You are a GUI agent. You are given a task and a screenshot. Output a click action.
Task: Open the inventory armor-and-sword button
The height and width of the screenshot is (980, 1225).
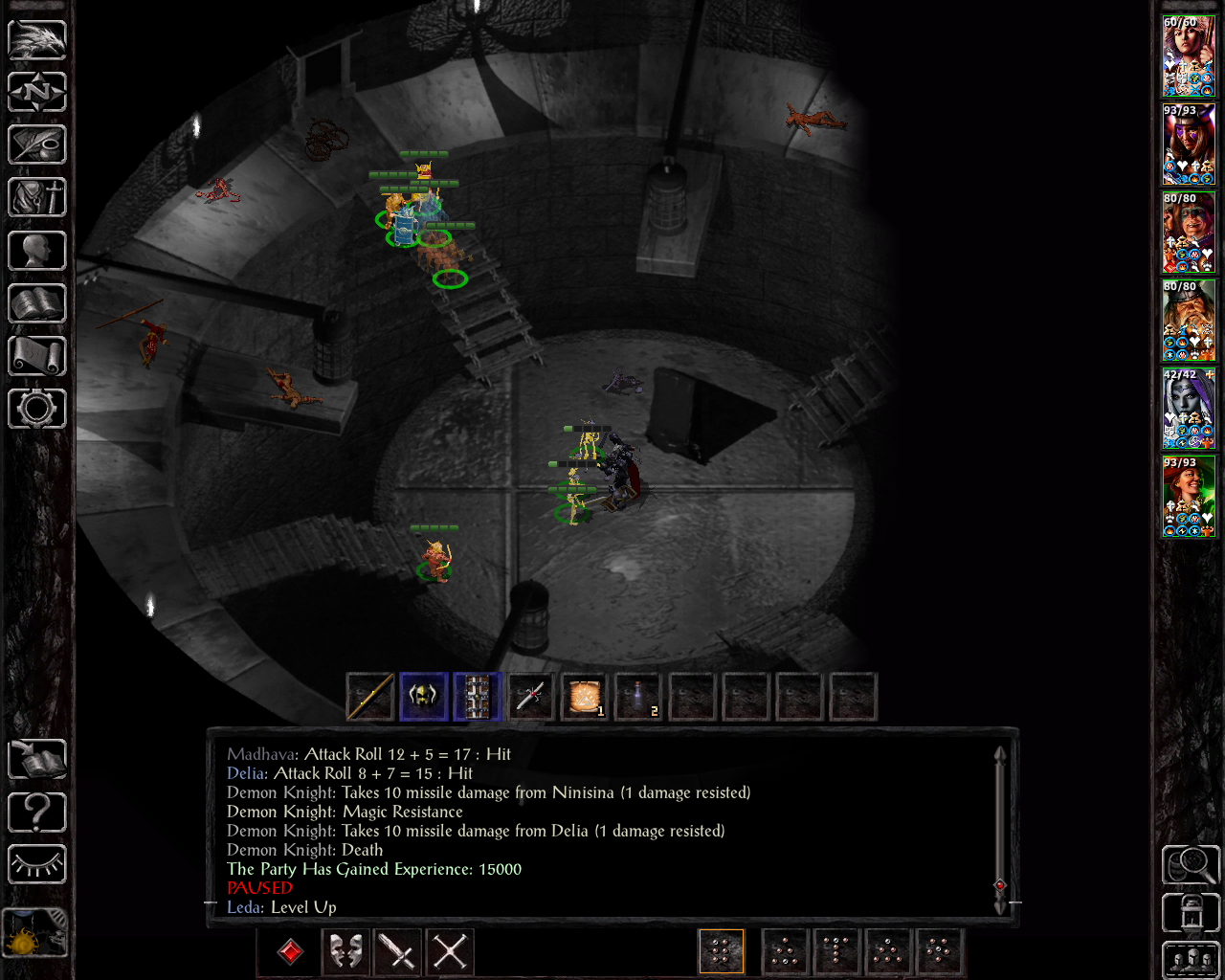click(37, 198)
